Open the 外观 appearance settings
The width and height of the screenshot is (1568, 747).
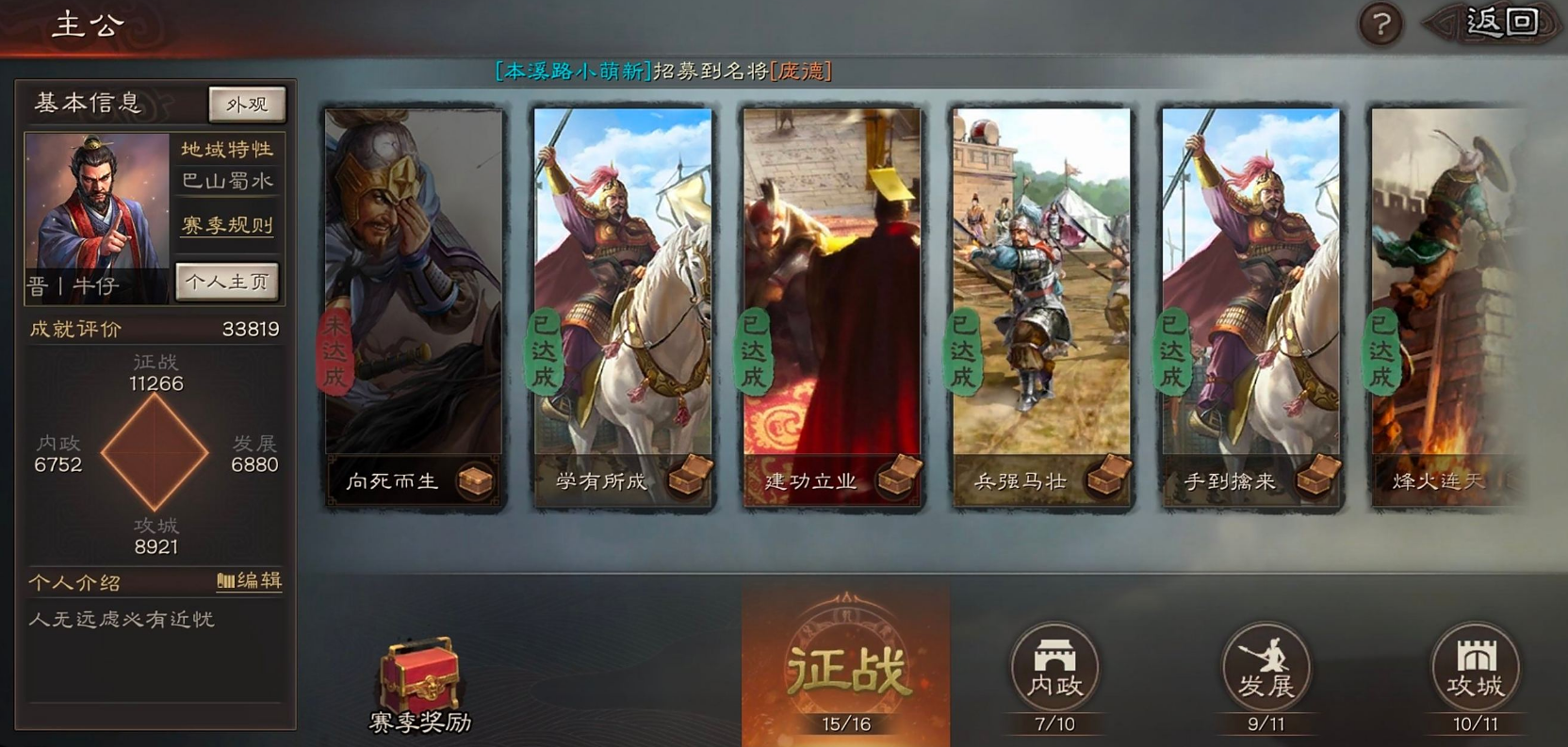246,104
